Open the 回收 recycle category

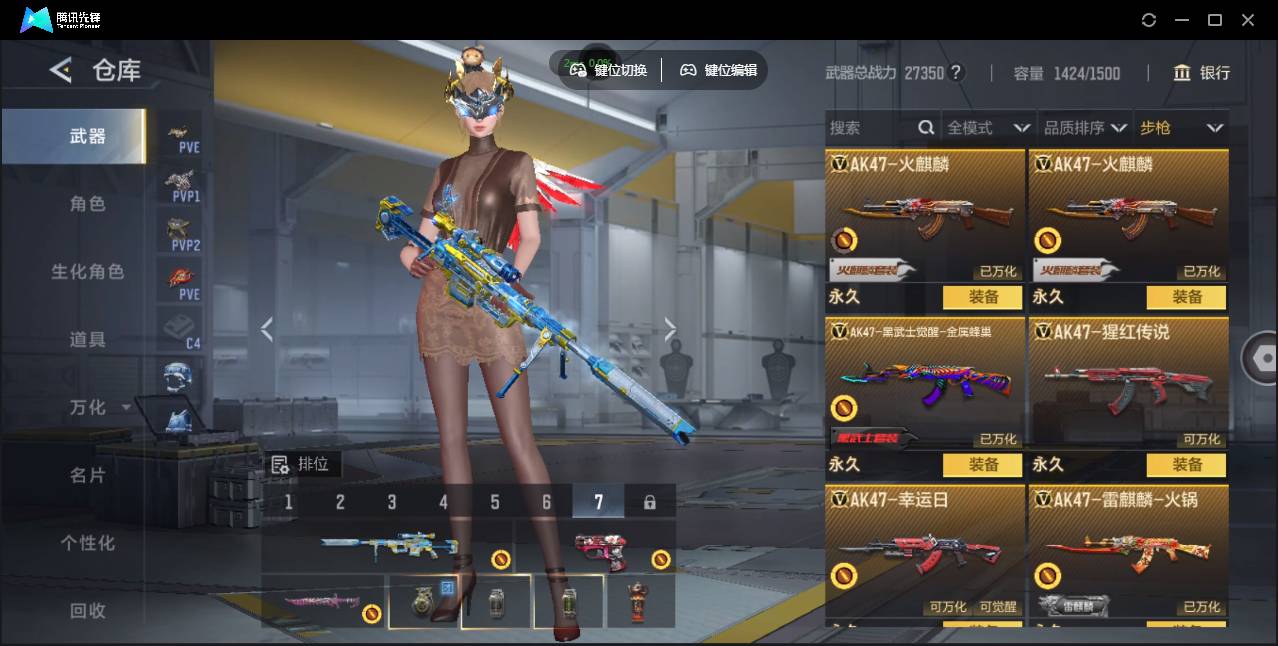(x=87, y=610)
